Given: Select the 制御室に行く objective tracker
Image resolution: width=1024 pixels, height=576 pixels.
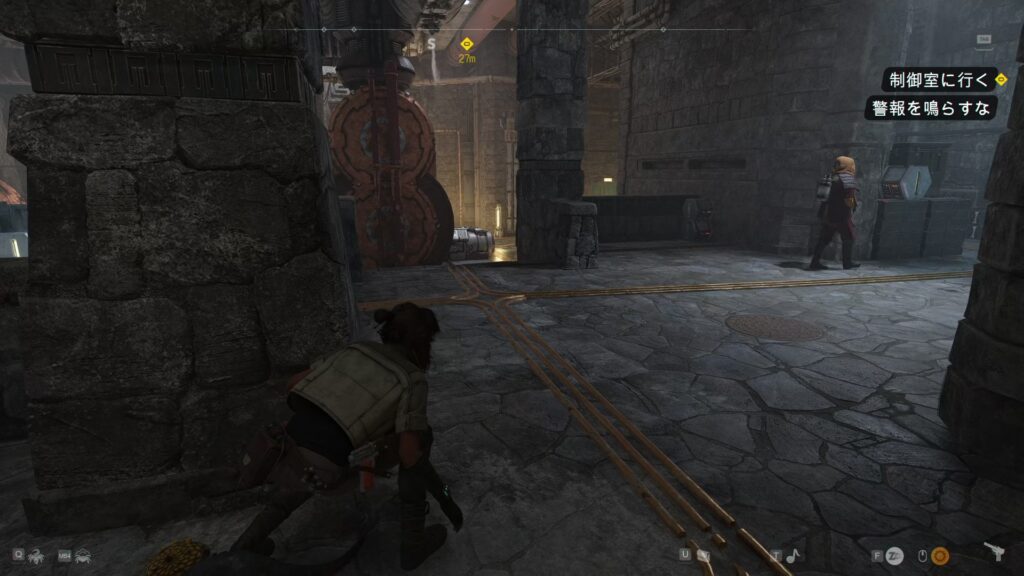Looking at the screenshot, I should tap(937, 79).
